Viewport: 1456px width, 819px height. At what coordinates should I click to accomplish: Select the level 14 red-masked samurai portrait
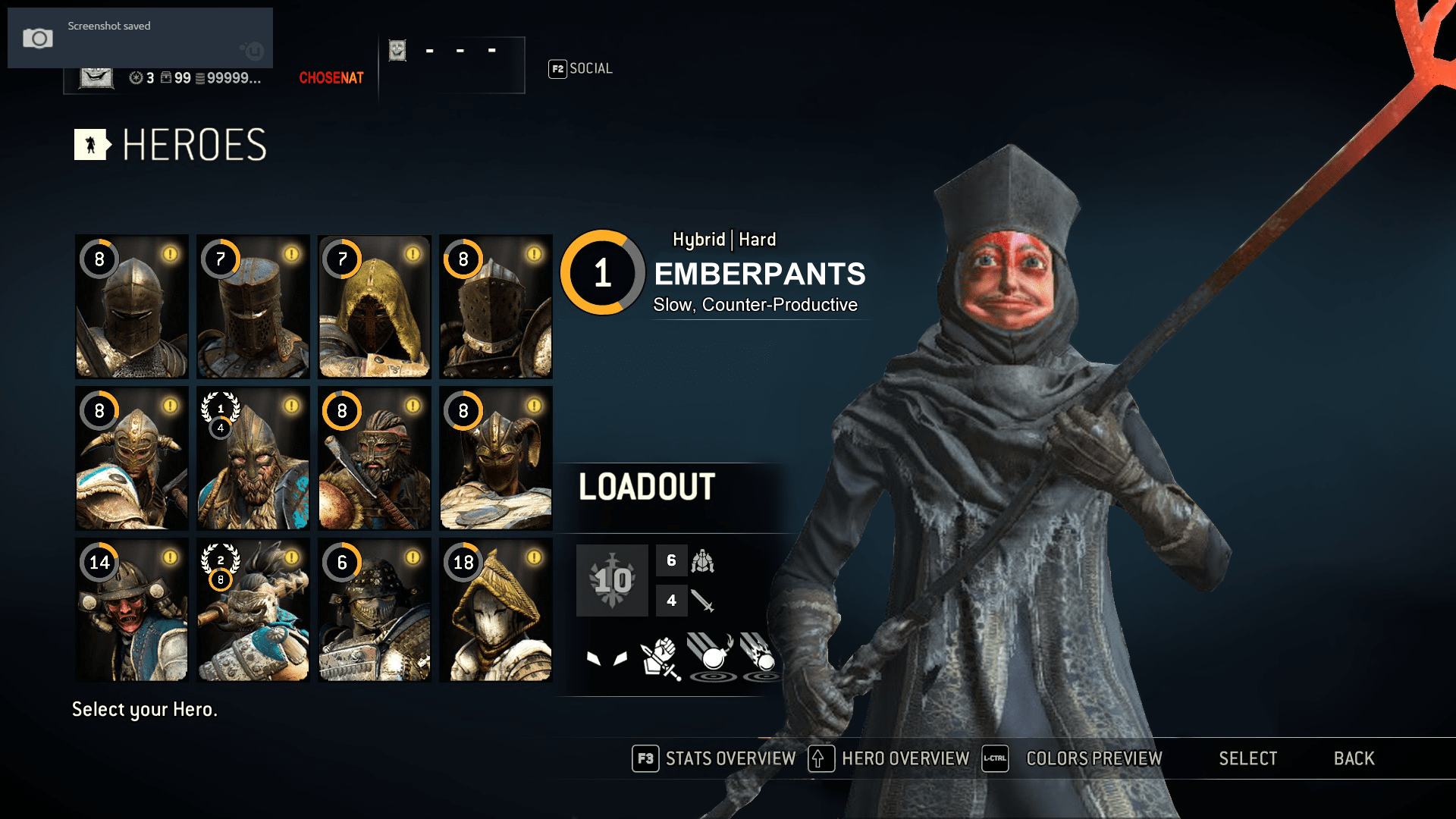[131, 610]
